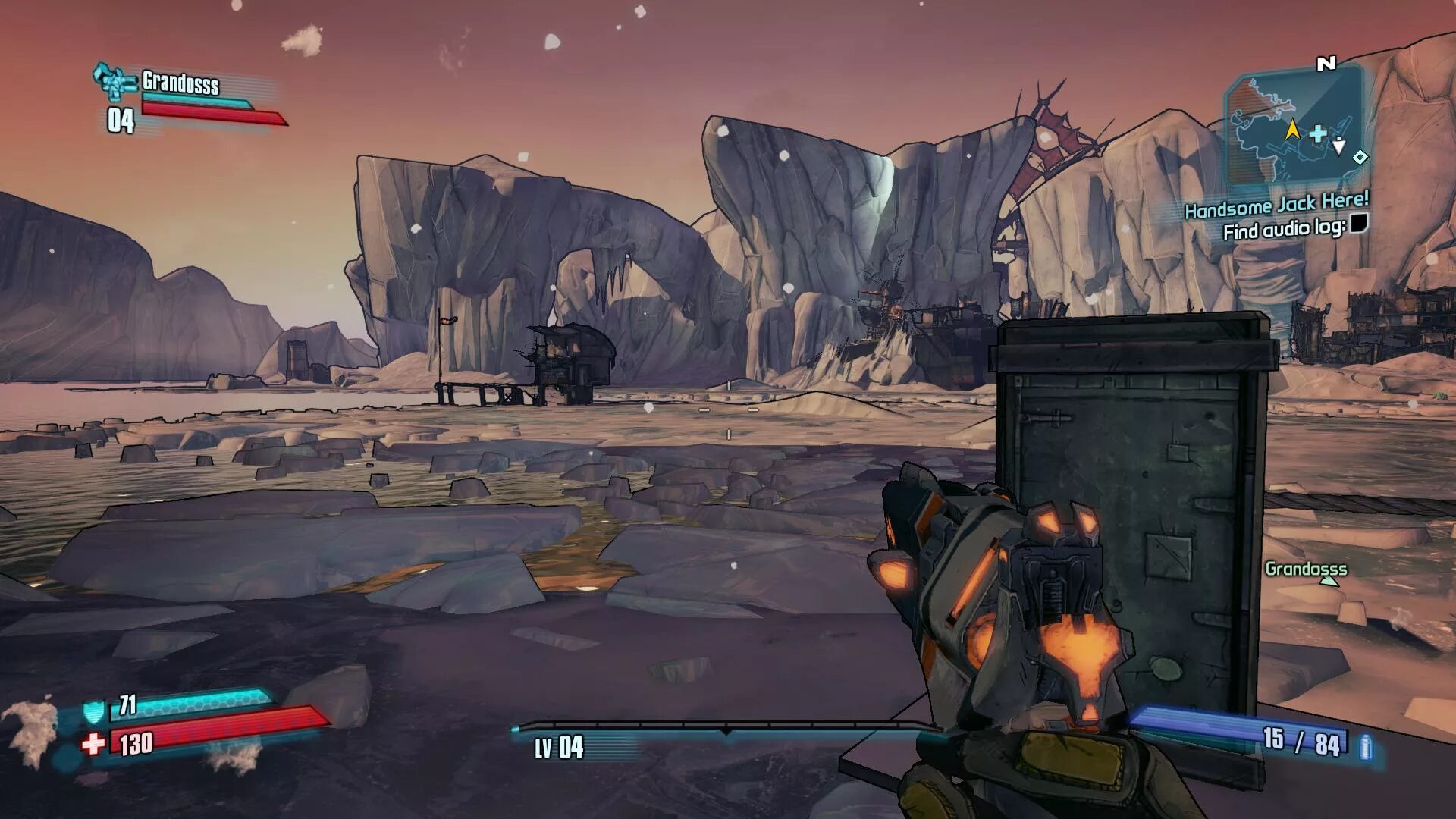1456x819 pixels.
Task: Select the Grandosss teammate name marker
Action: (1306, 569)
